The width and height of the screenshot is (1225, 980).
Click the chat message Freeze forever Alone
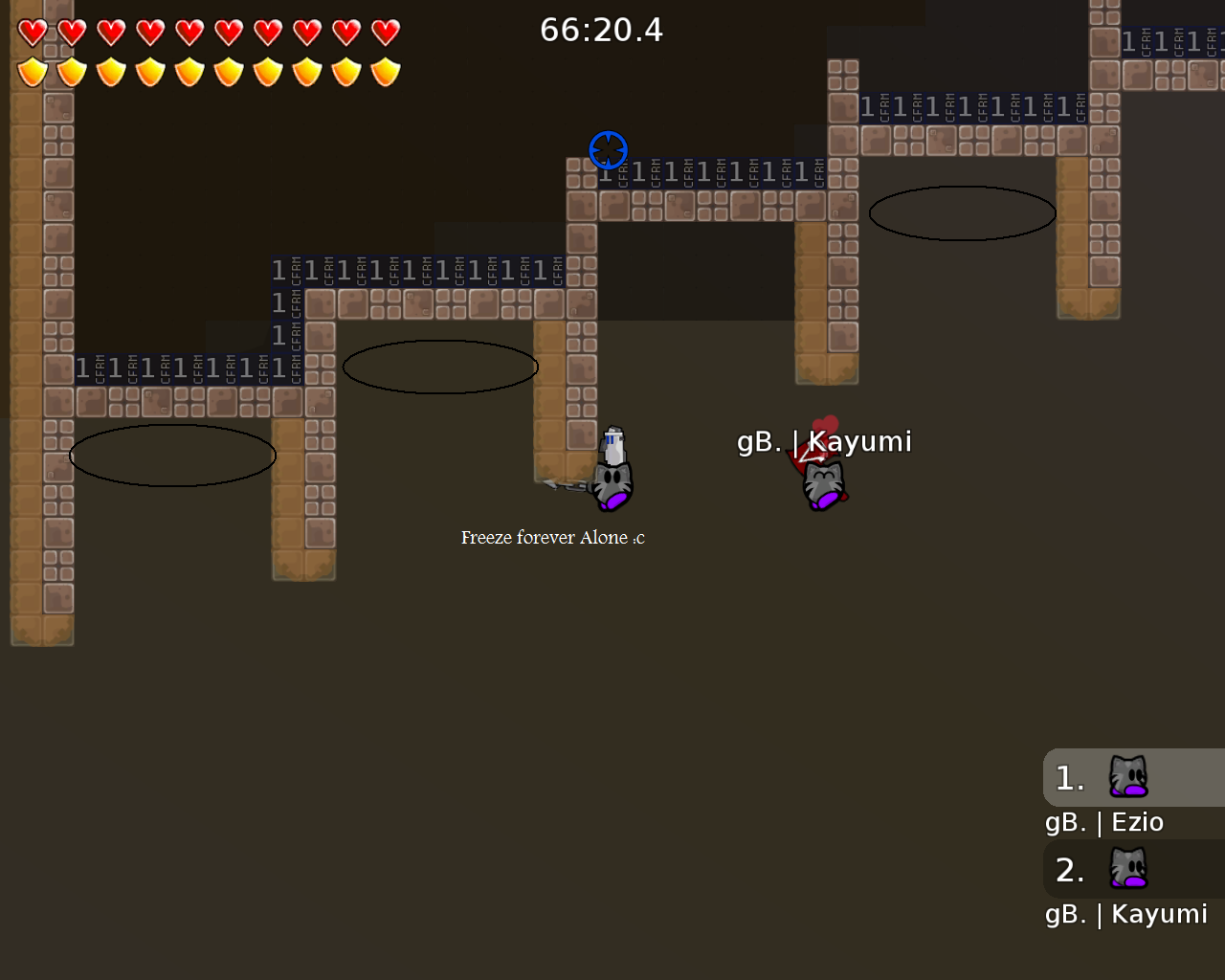tap(553, 537)
